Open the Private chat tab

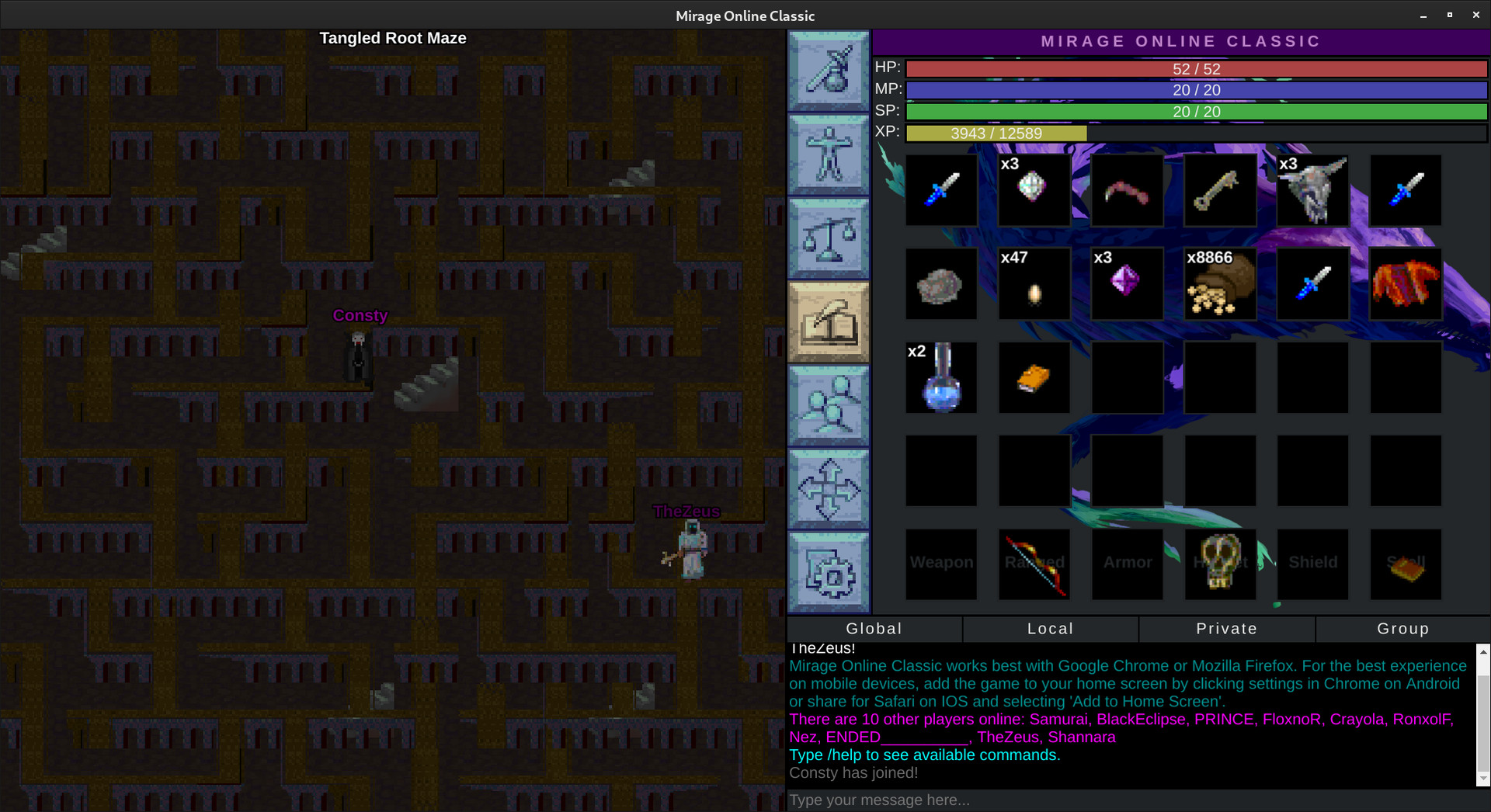point(1227,629)
